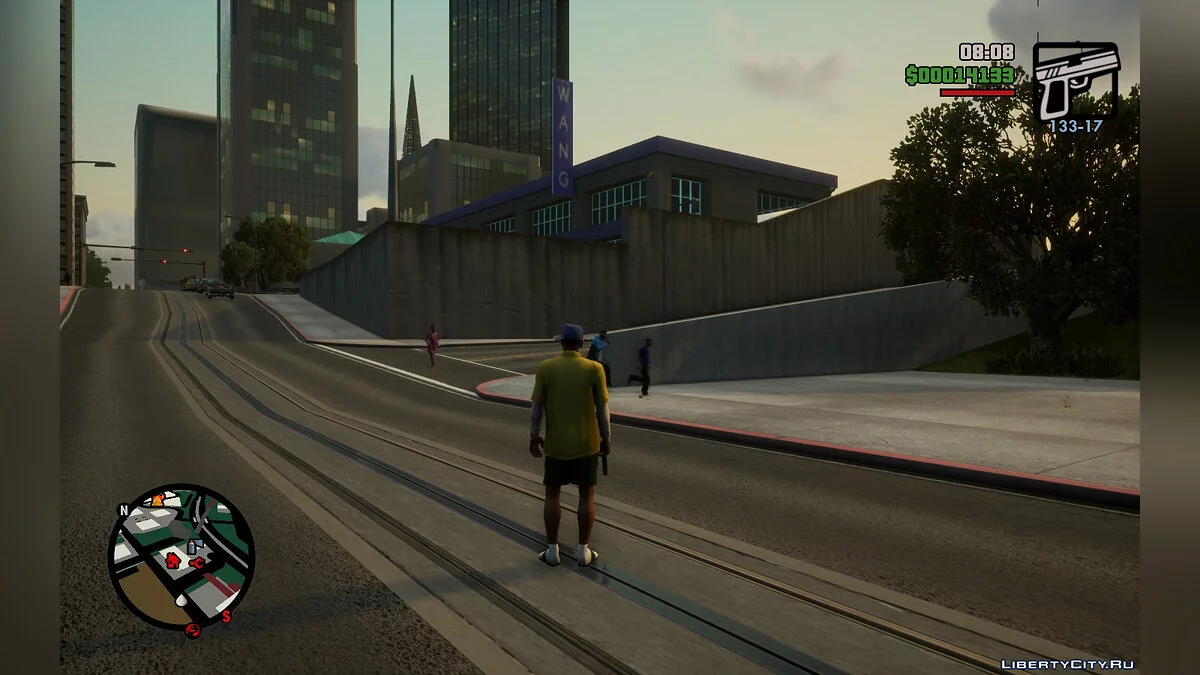Image resolution: width=1200 pixels, height=675 pixels.
Task: Visit the LibertyCity.Ru watermark link
Action: point(1067,664)
